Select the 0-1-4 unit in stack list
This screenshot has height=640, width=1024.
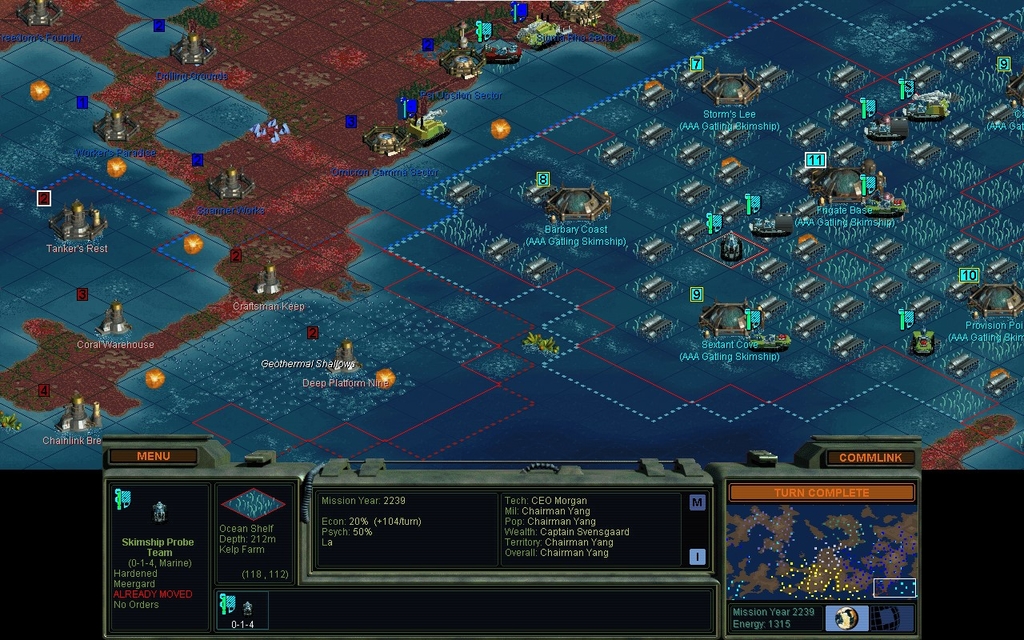(x=242, y=610)
